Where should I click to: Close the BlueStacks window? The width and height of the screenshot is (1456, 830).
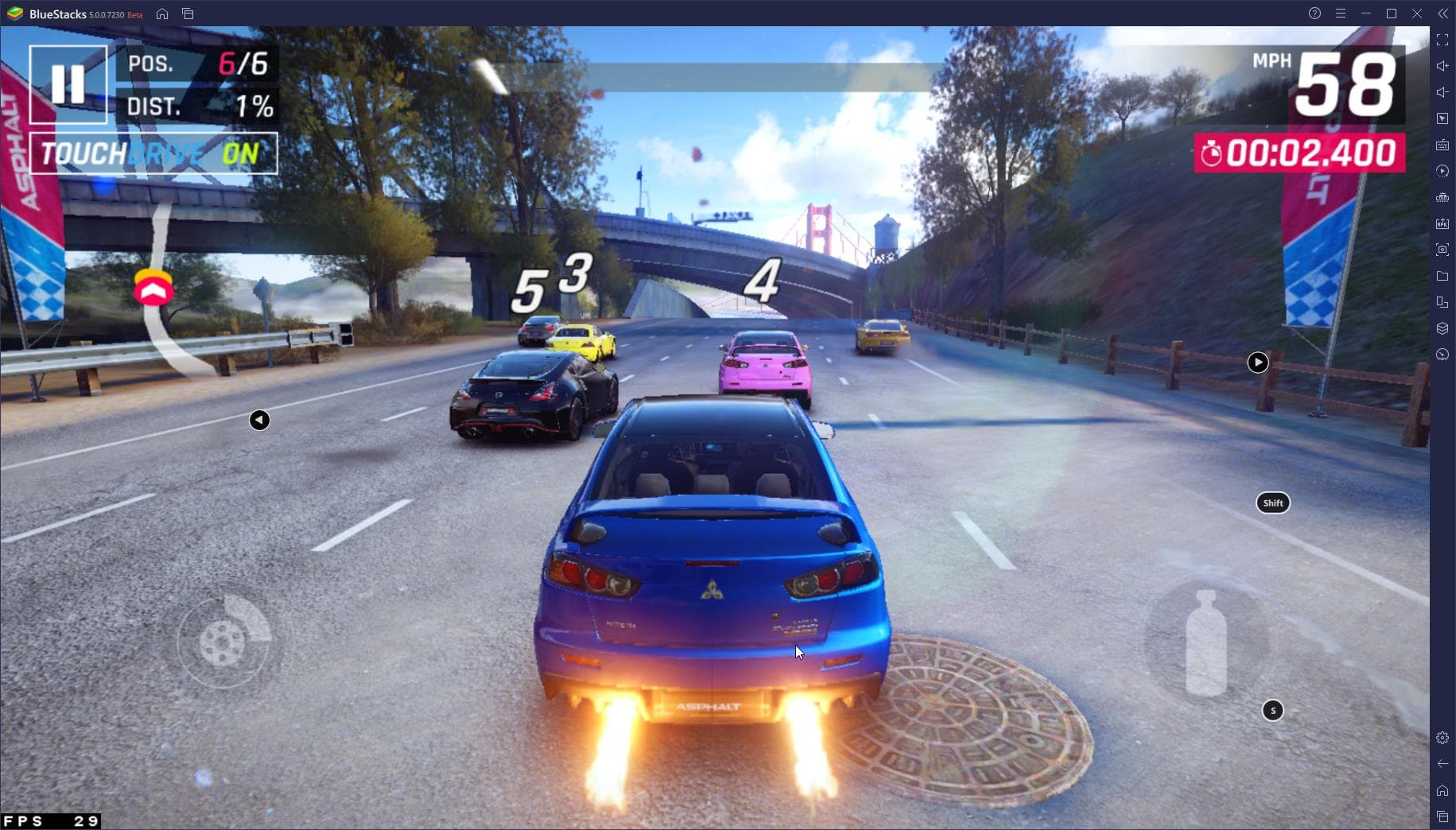pyautogui.click(x=1417, y=14)
